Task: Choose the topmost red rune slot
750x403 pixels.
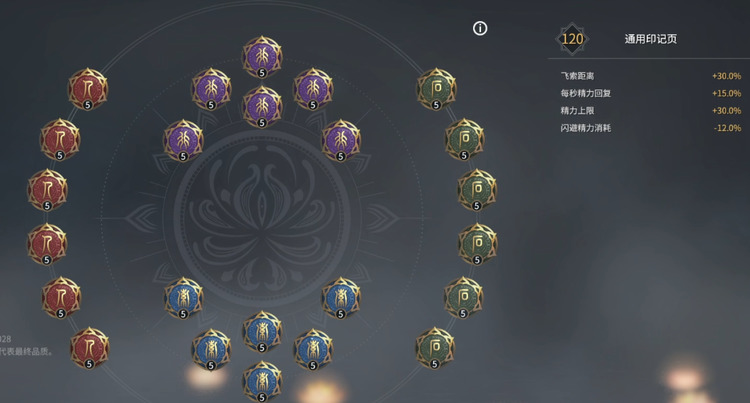Action: click(x=88, y=89)
